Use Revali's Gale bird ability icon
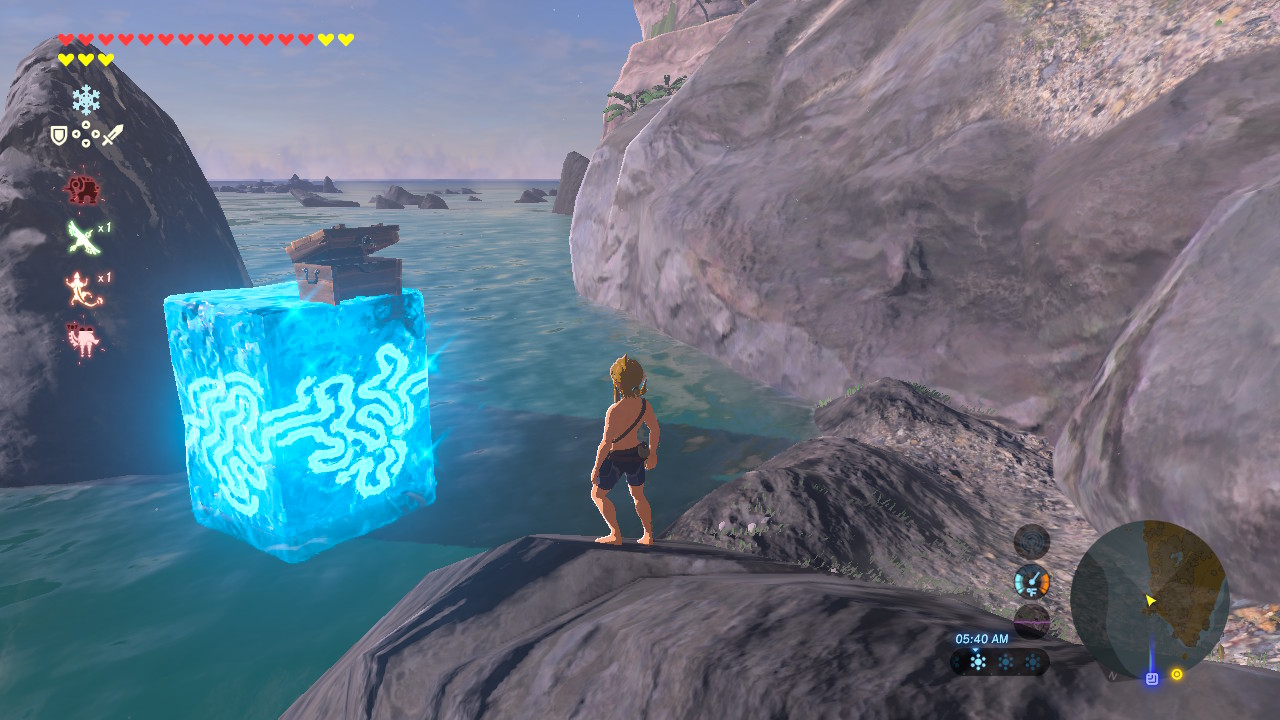 (82, 237)
